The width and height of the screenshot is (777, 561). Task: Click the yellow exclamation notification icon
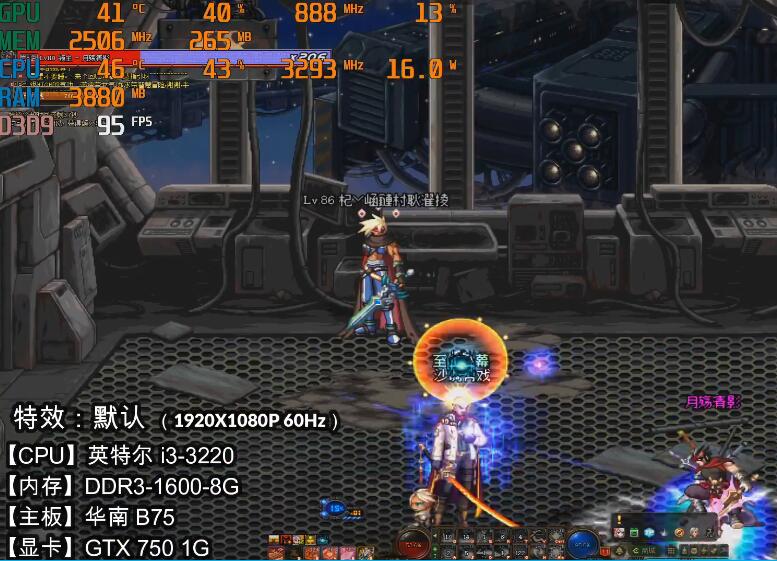tap(619, 519)
